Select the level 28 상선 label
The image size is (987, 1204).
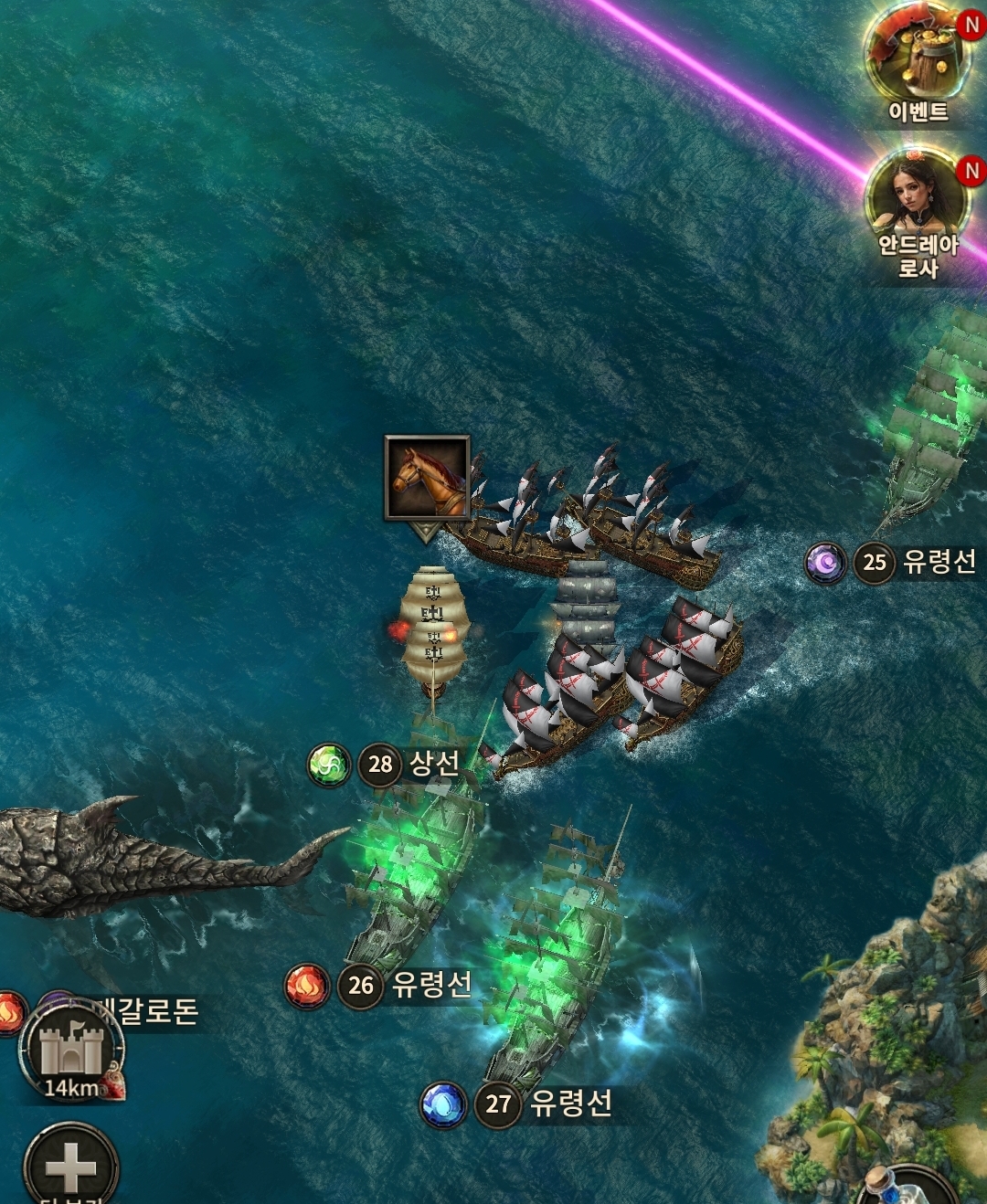tap(409, 764)
